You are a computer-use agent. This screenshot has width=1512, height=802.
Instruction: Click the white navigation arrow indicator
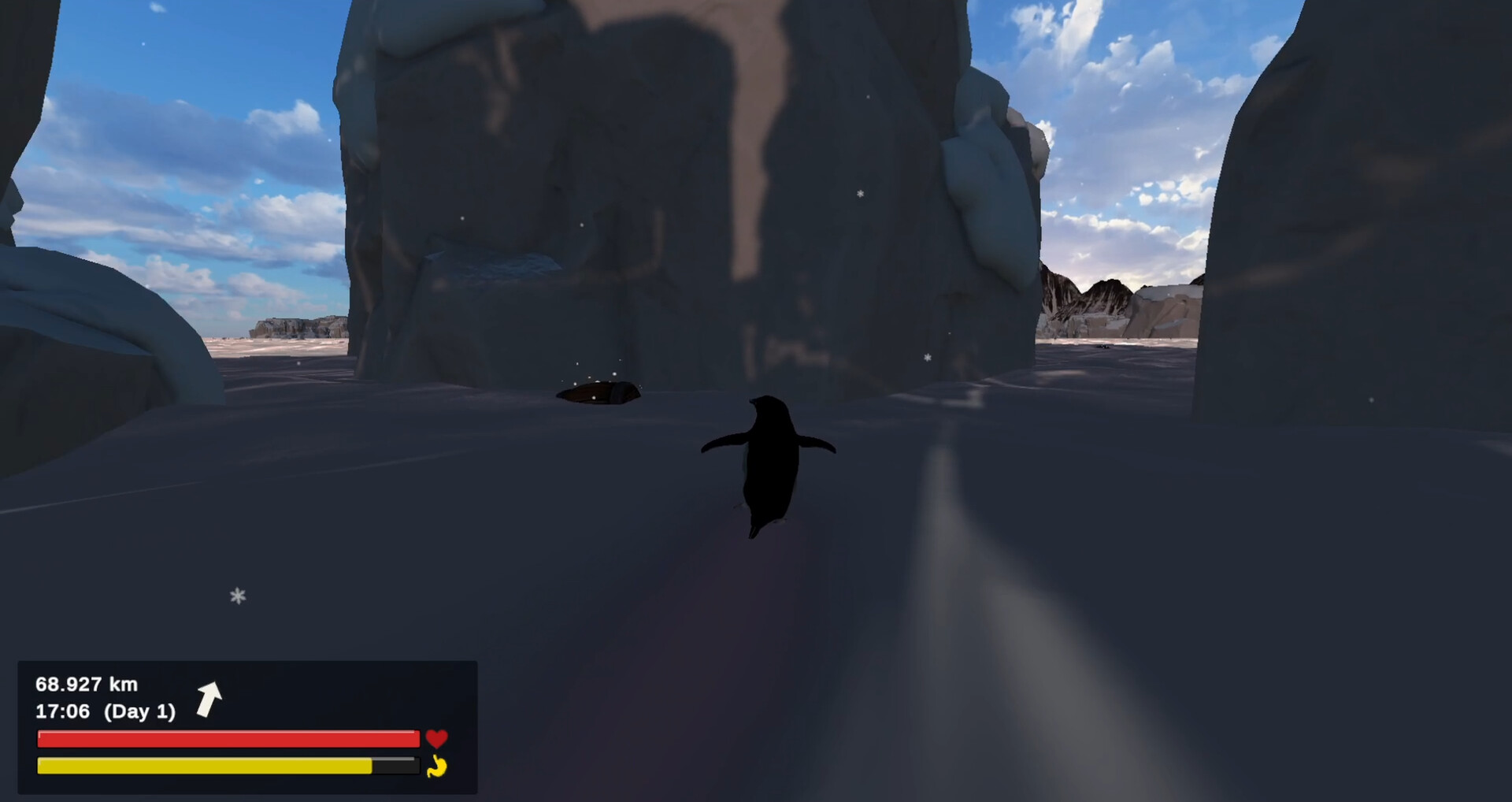(209, 700)
